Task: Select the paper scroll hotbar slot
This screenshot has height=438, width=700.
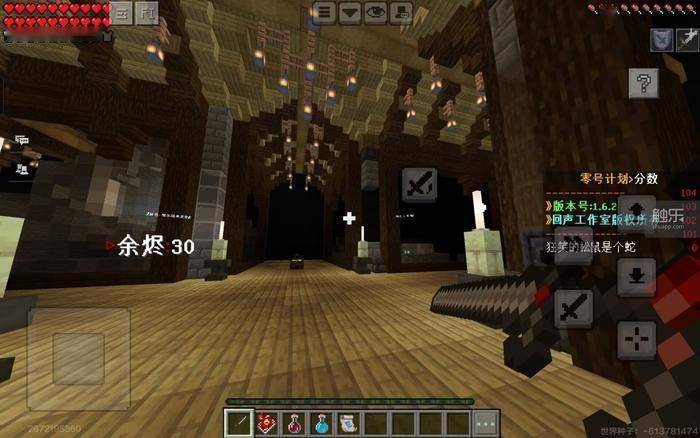Action: 349,422
